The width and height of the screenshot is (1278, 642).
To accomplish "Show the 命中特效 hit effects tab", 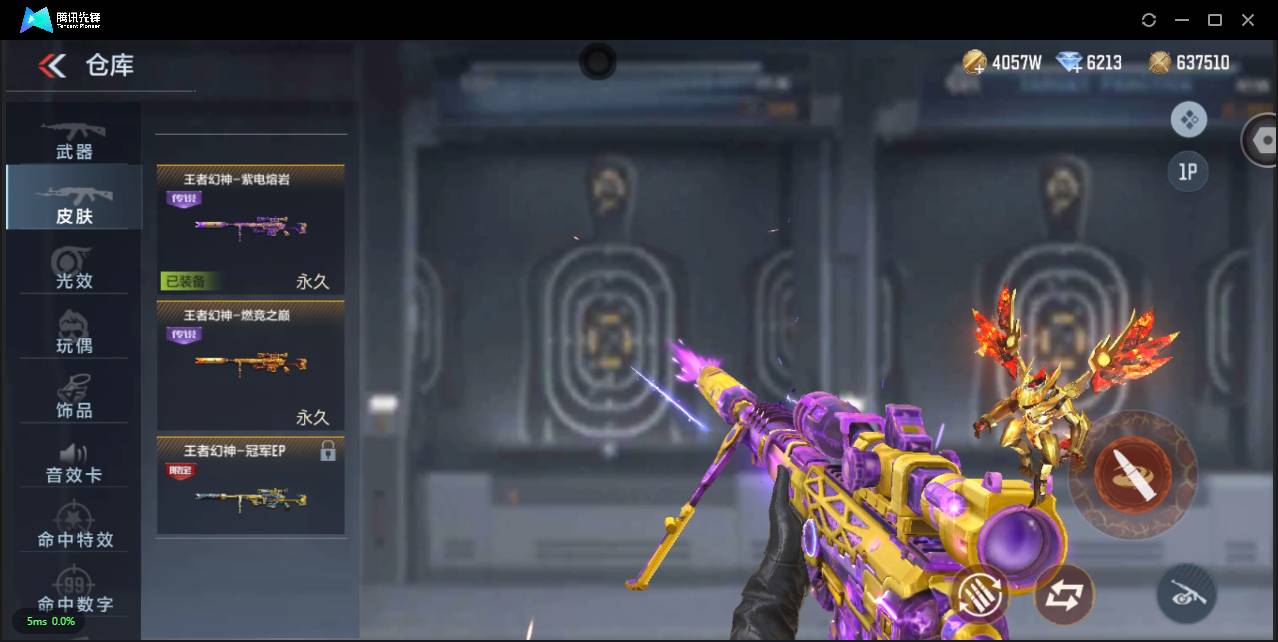I will (75, 526).
